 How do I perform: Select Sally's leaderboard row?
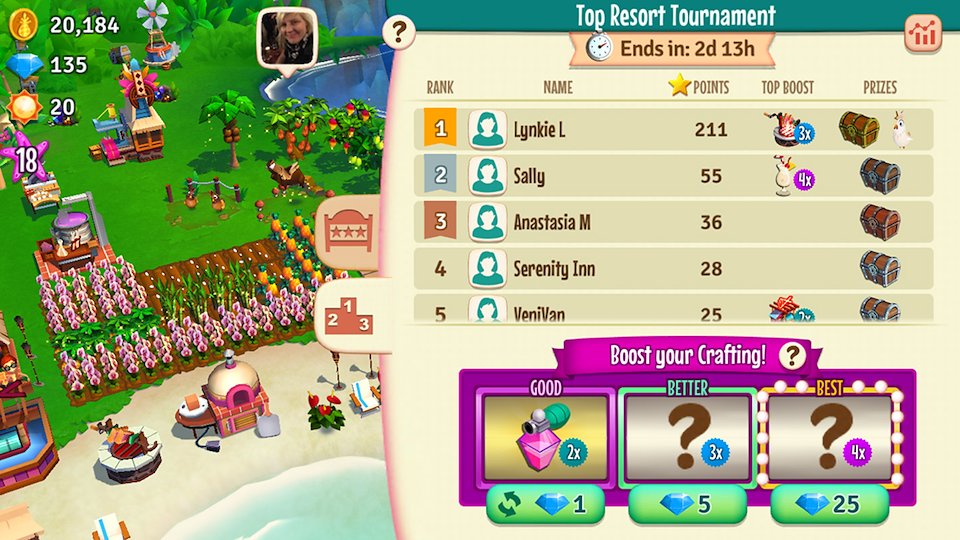click(673, 176)
